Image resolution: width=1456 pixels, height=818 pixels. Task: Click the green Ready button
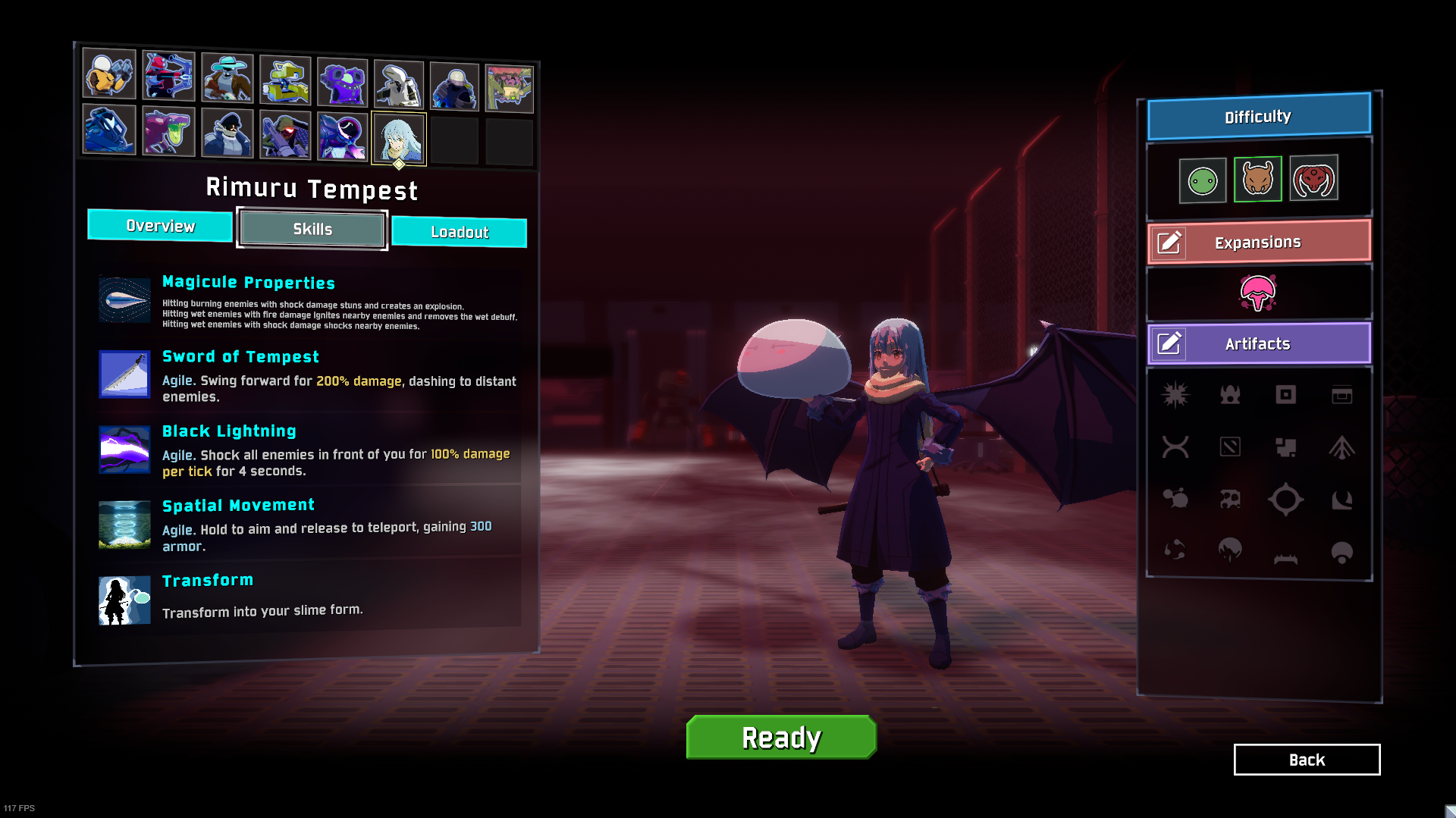coord(781,737)
